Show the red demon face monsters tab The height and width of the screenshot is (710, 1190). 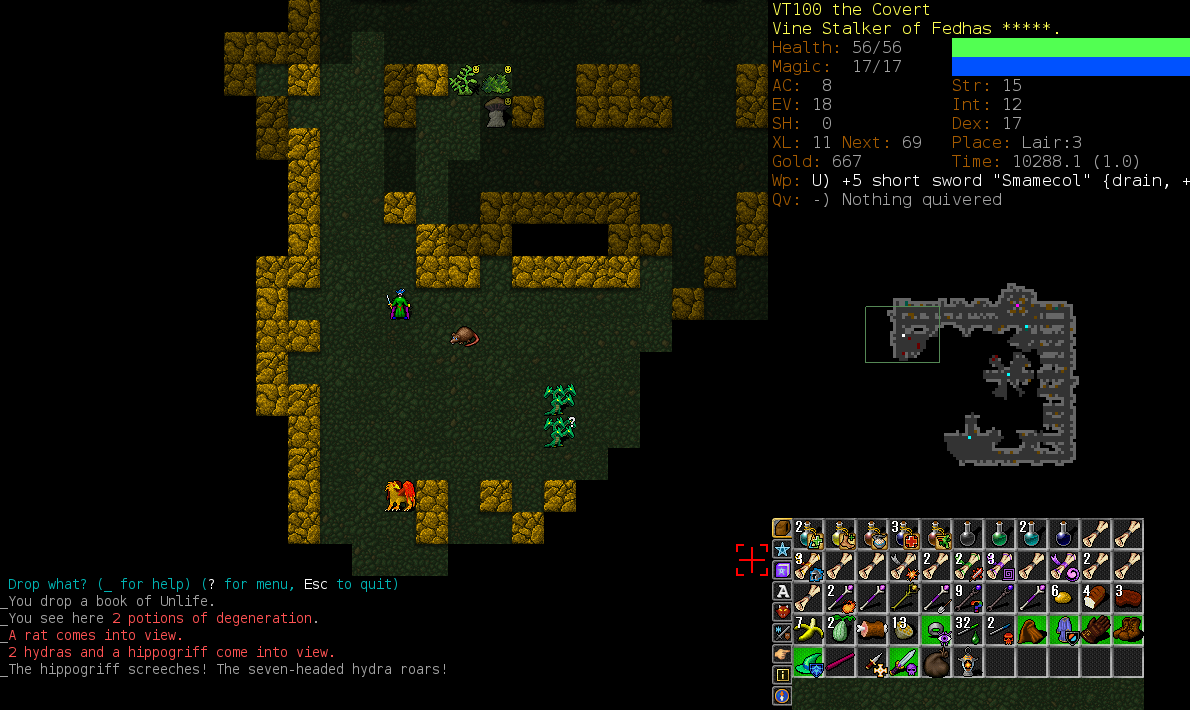[x=782, y=612]
